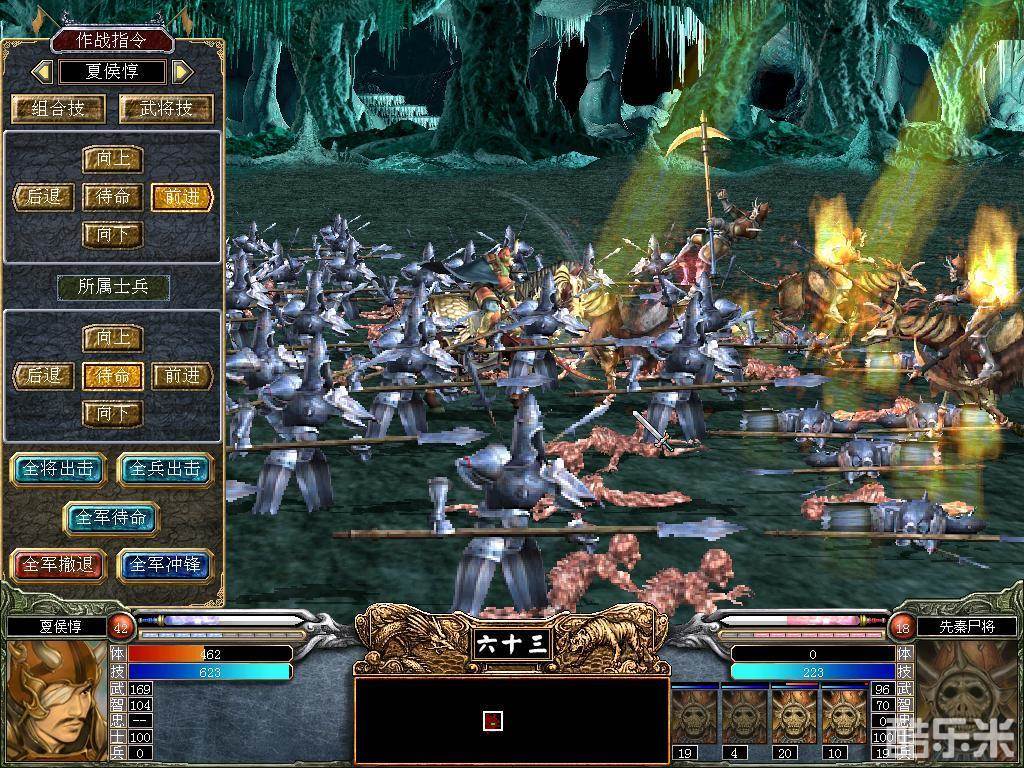
Task: Switch to the previous general with left arrow
Action: pos(42,72)
